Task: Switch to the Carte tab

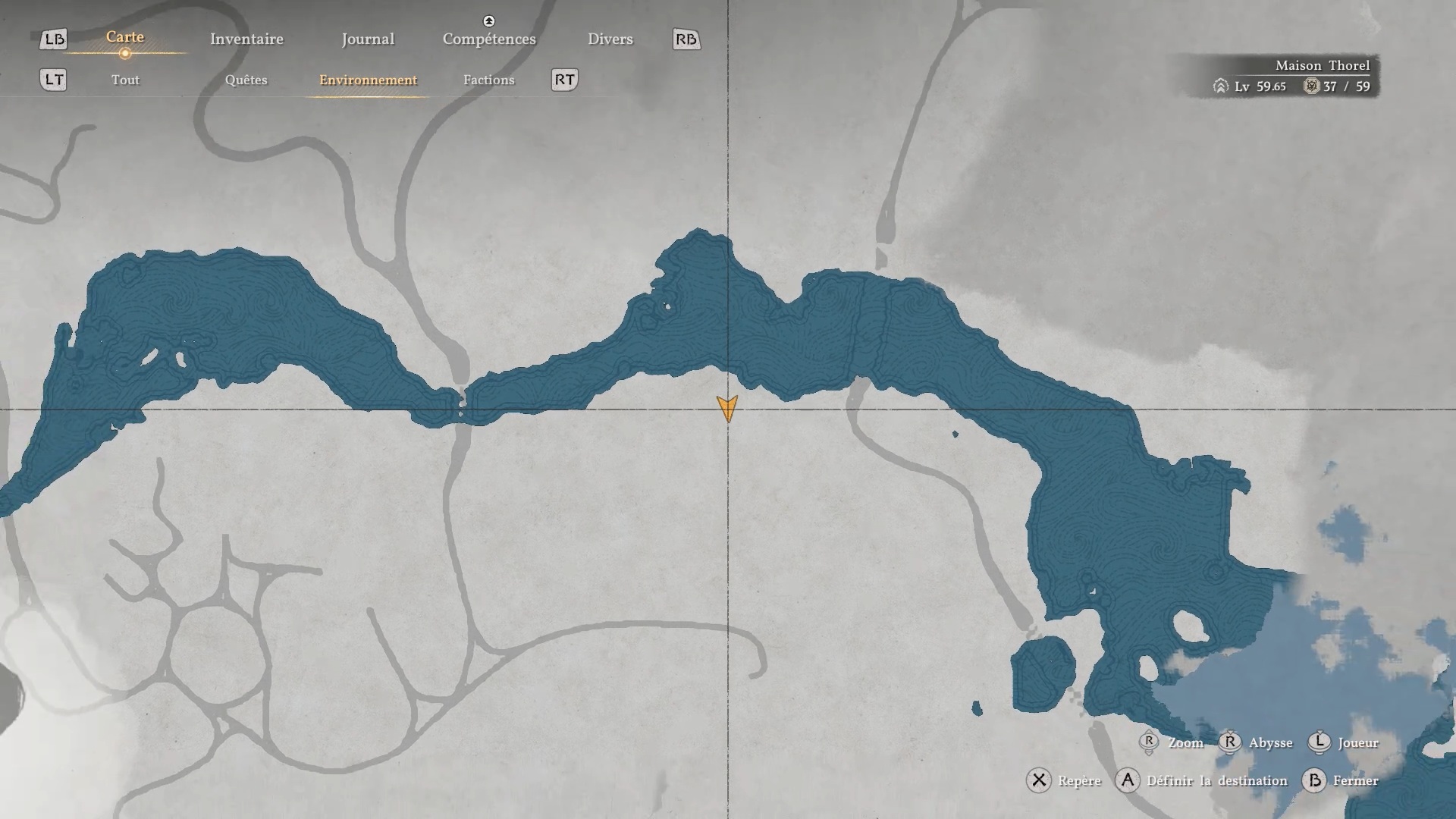Action: pos(125,37)
